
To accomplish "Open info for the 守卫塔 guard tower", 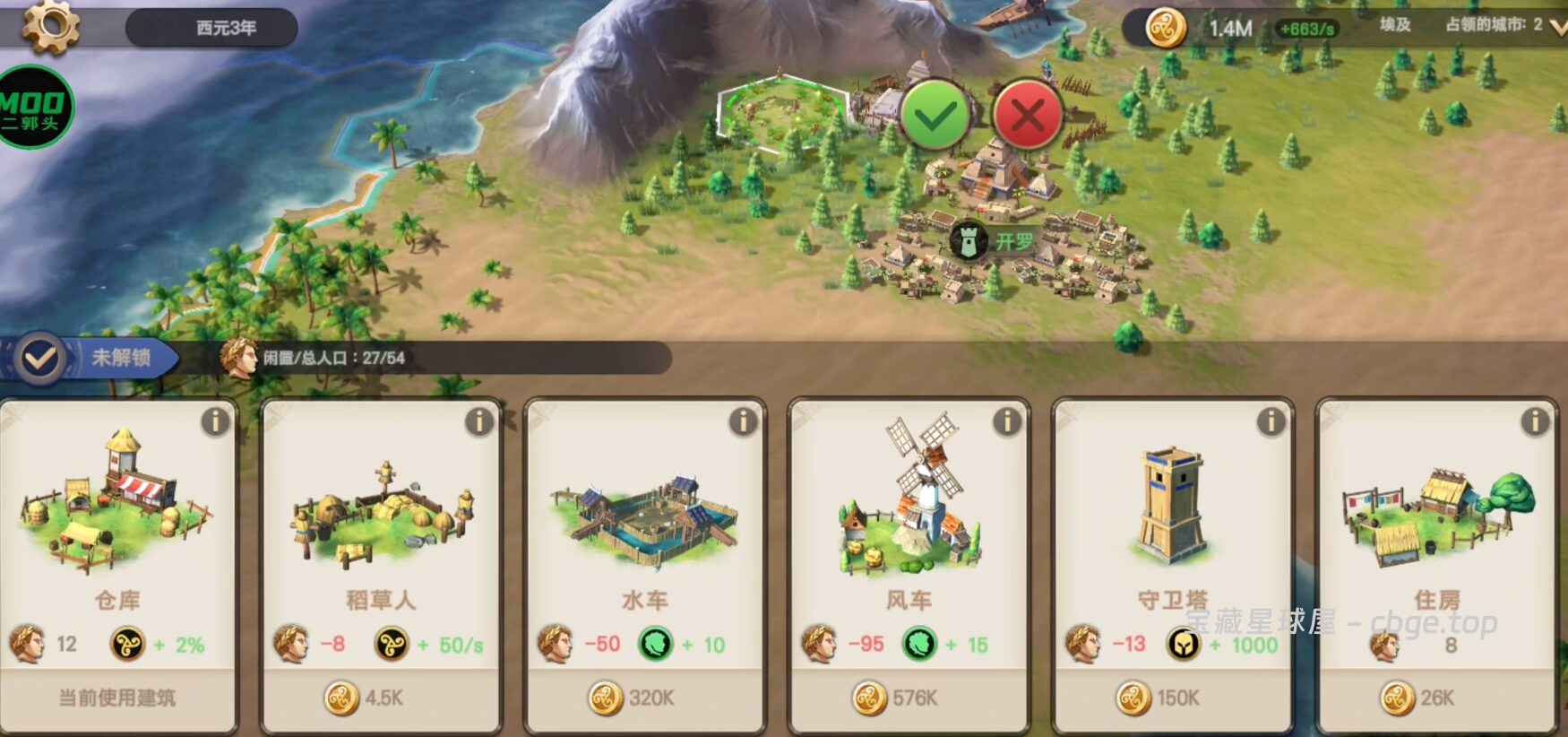I will pos(1271,421).
